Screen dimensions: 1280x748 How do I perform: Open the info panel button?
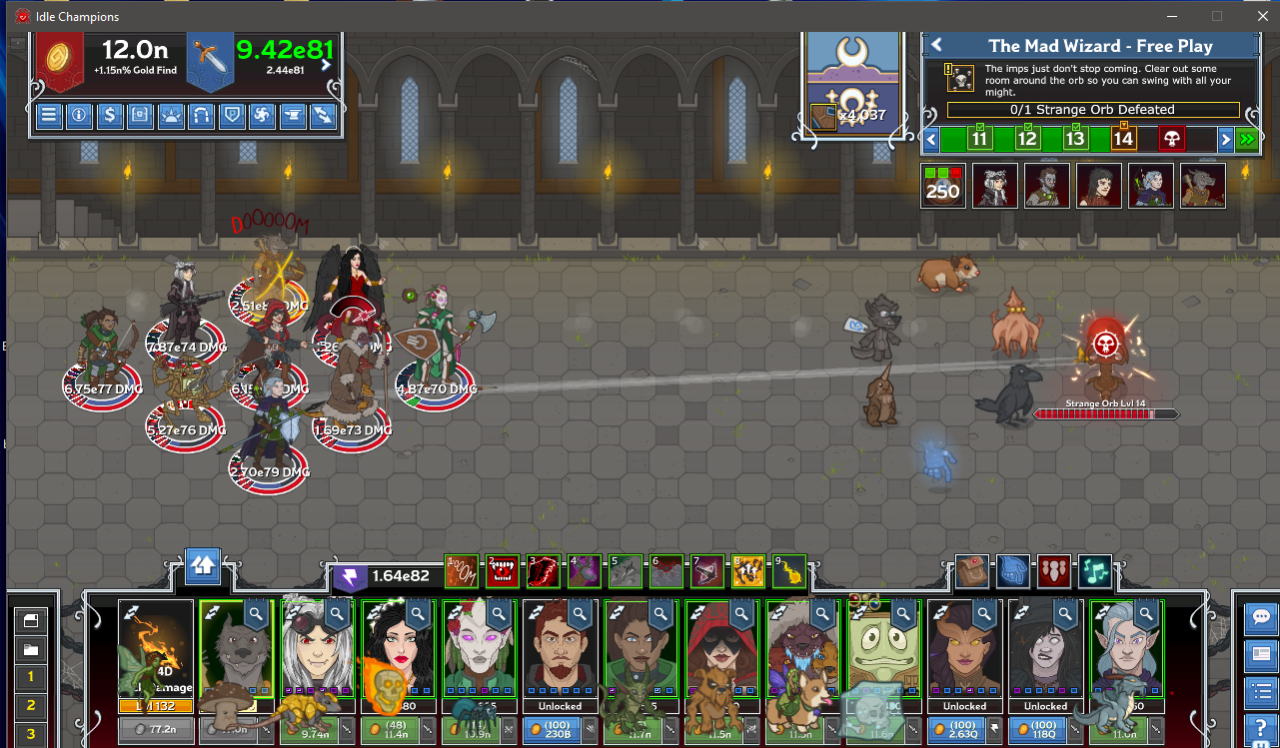click(x=79, y=116)
